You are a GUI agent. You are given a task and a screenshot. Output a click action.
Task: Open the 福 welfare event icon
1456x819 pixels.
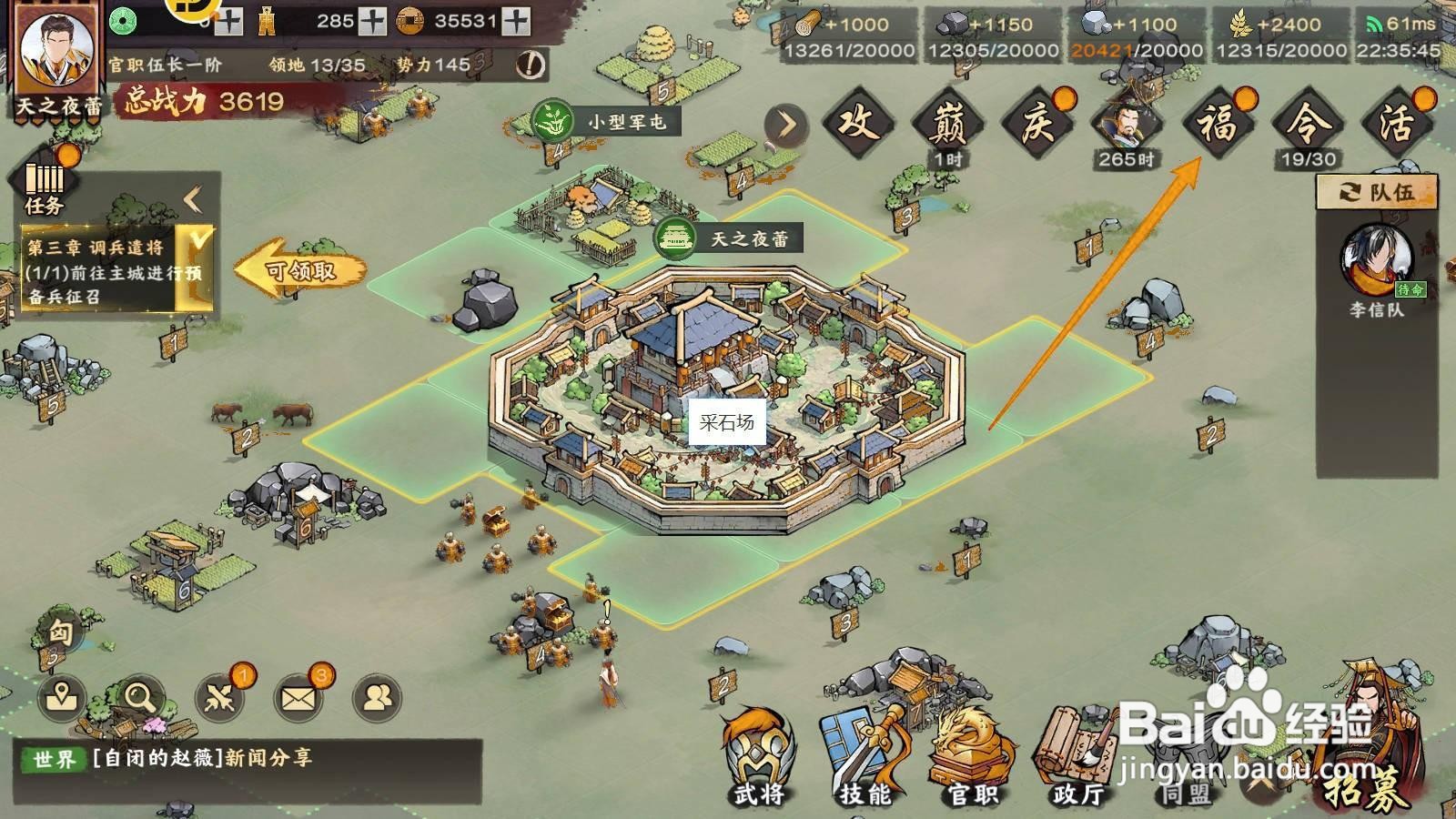[x=1218, y=125]
